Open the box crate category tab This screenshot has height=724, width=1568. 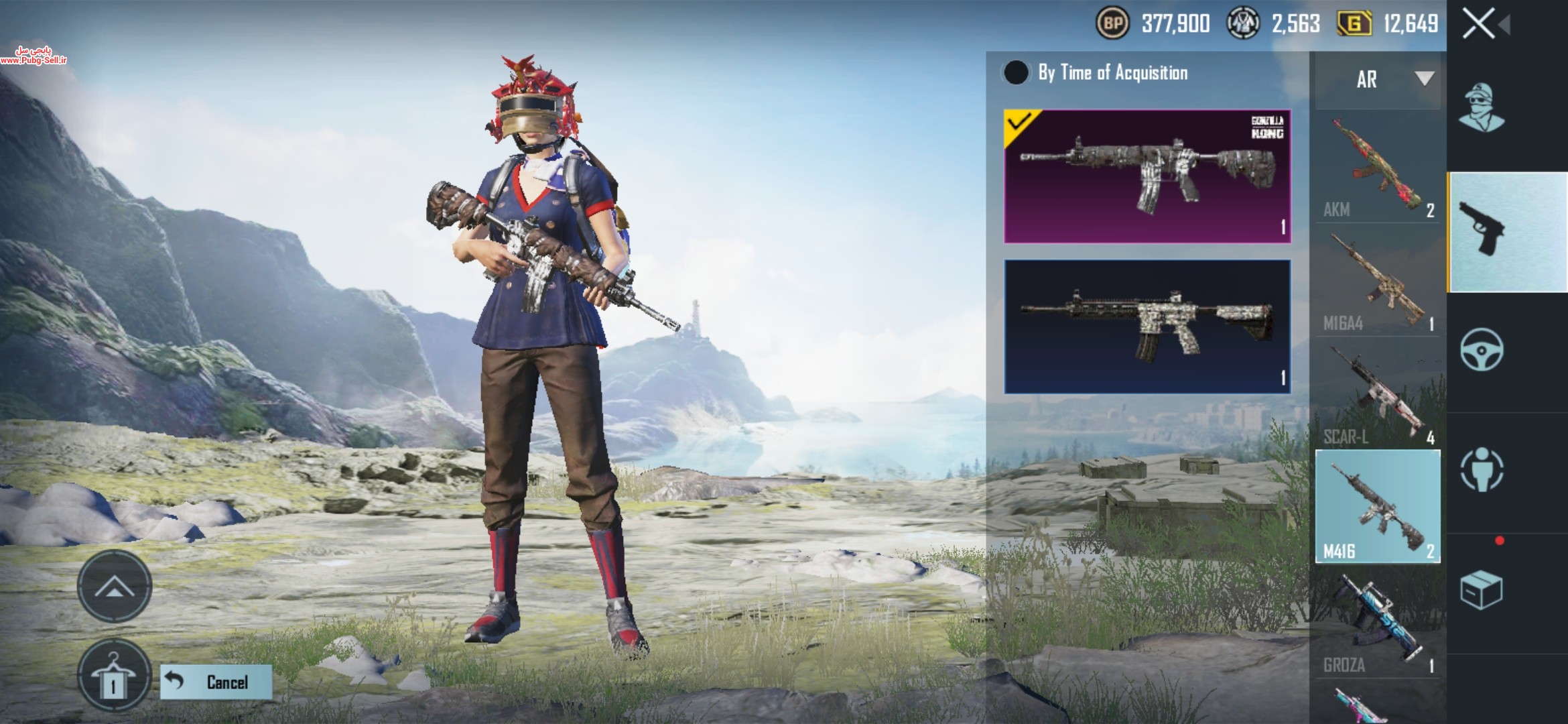(x=1482, y=590)
